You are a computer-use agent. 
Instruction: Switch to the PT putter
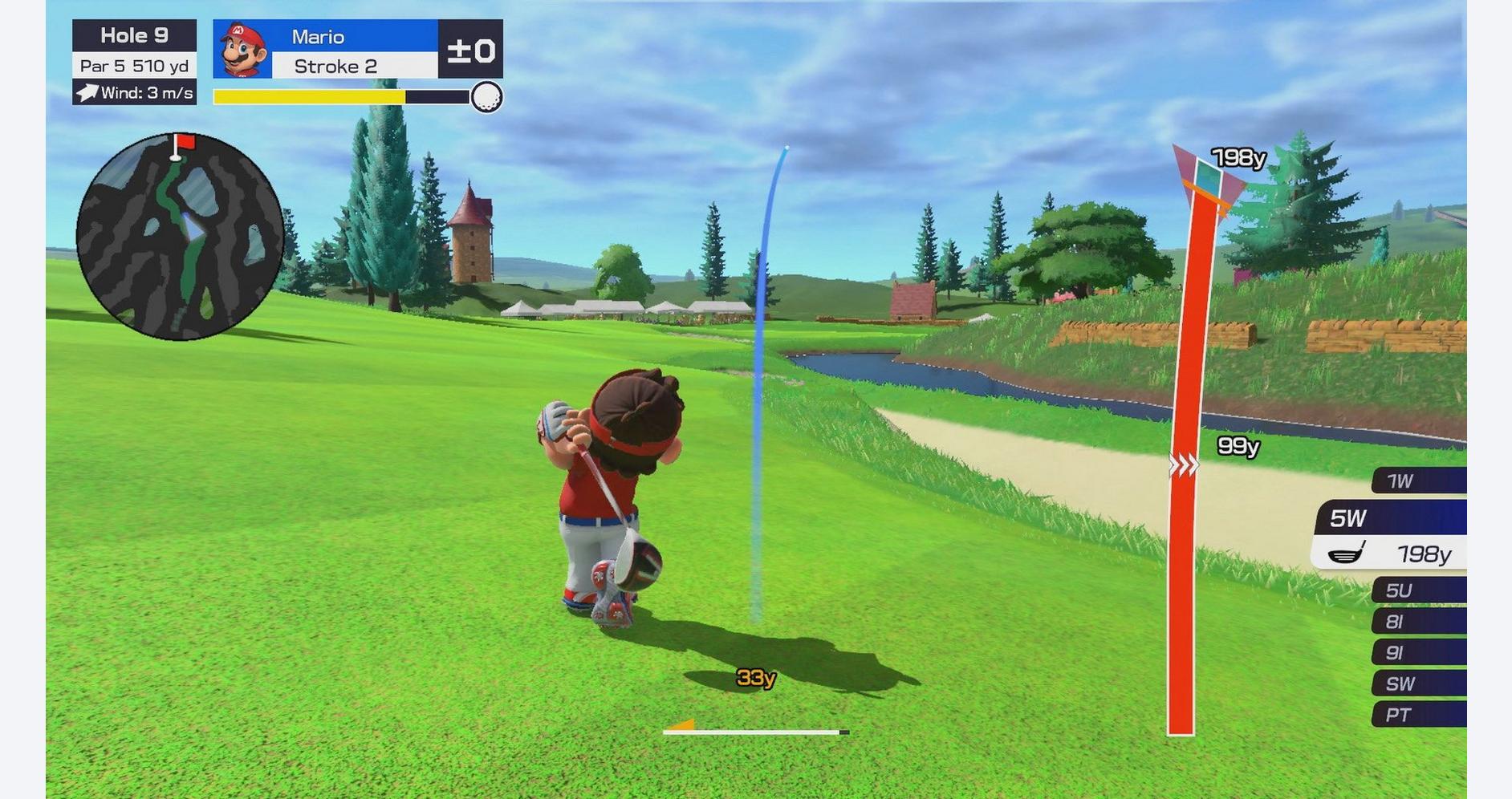tap(1417, 715)
